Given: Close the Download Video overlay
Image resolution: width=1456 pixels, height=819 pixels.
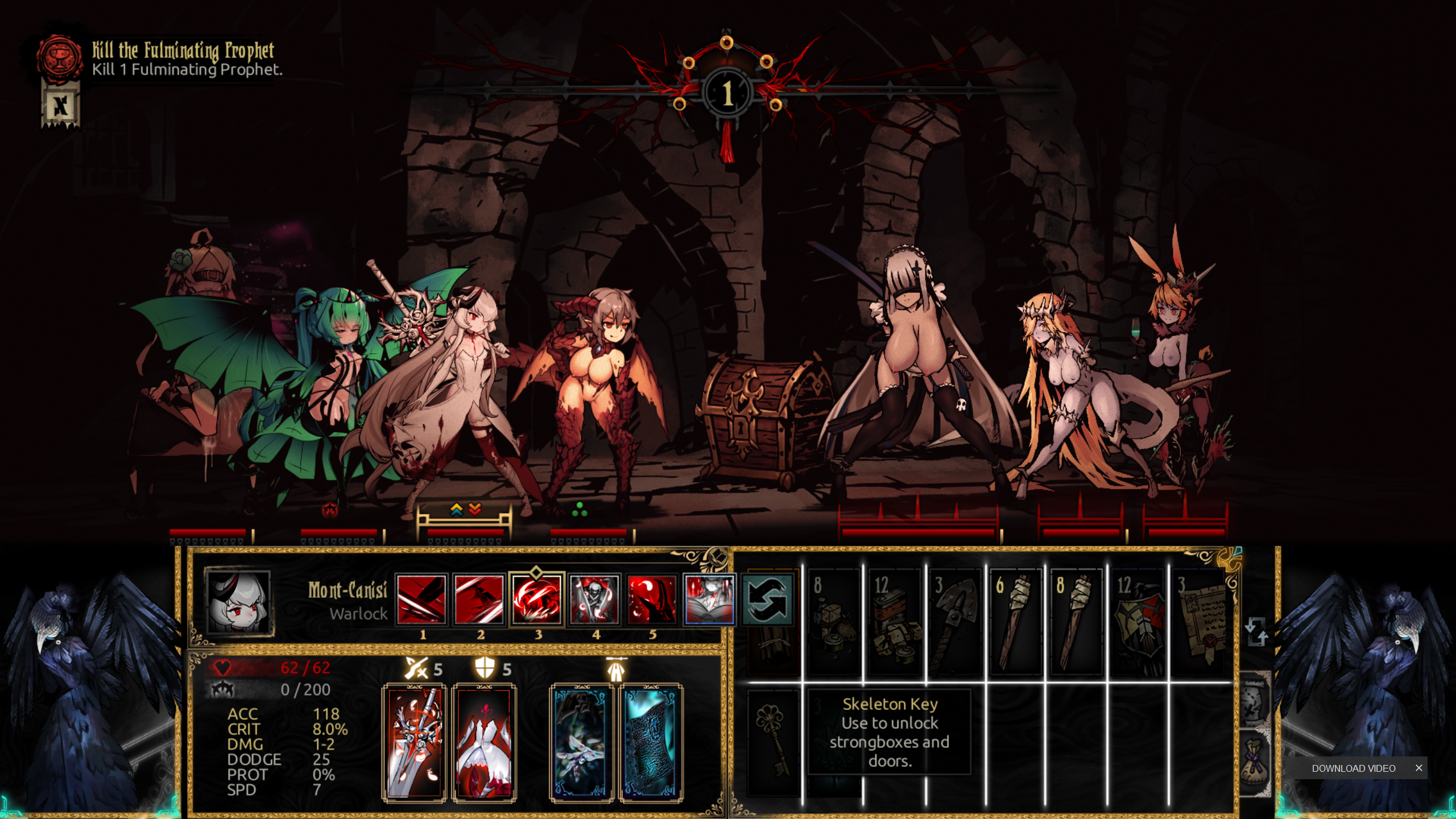Looking at the screenshot, I should [1418, 768].
